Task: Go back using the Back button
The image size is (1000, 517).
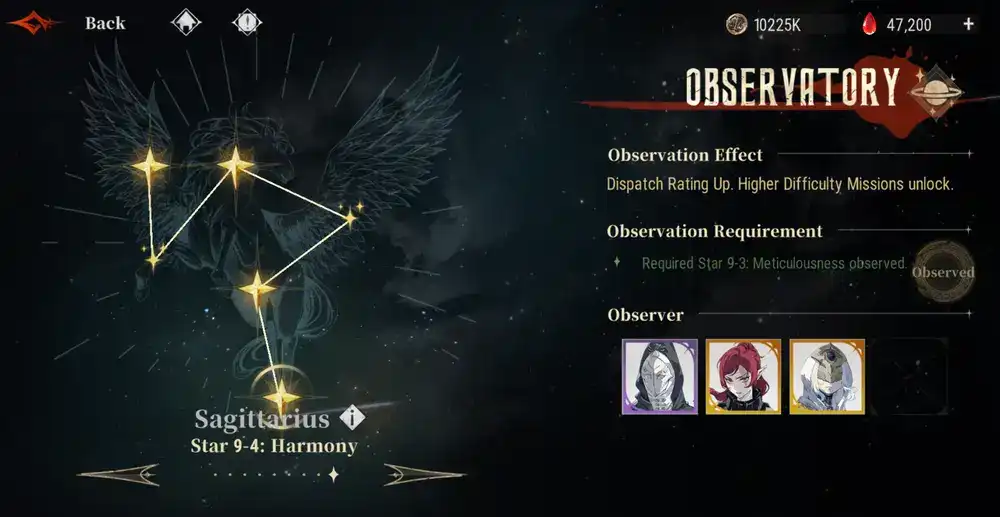Action: pyautogui.click(x=104, y=23)
